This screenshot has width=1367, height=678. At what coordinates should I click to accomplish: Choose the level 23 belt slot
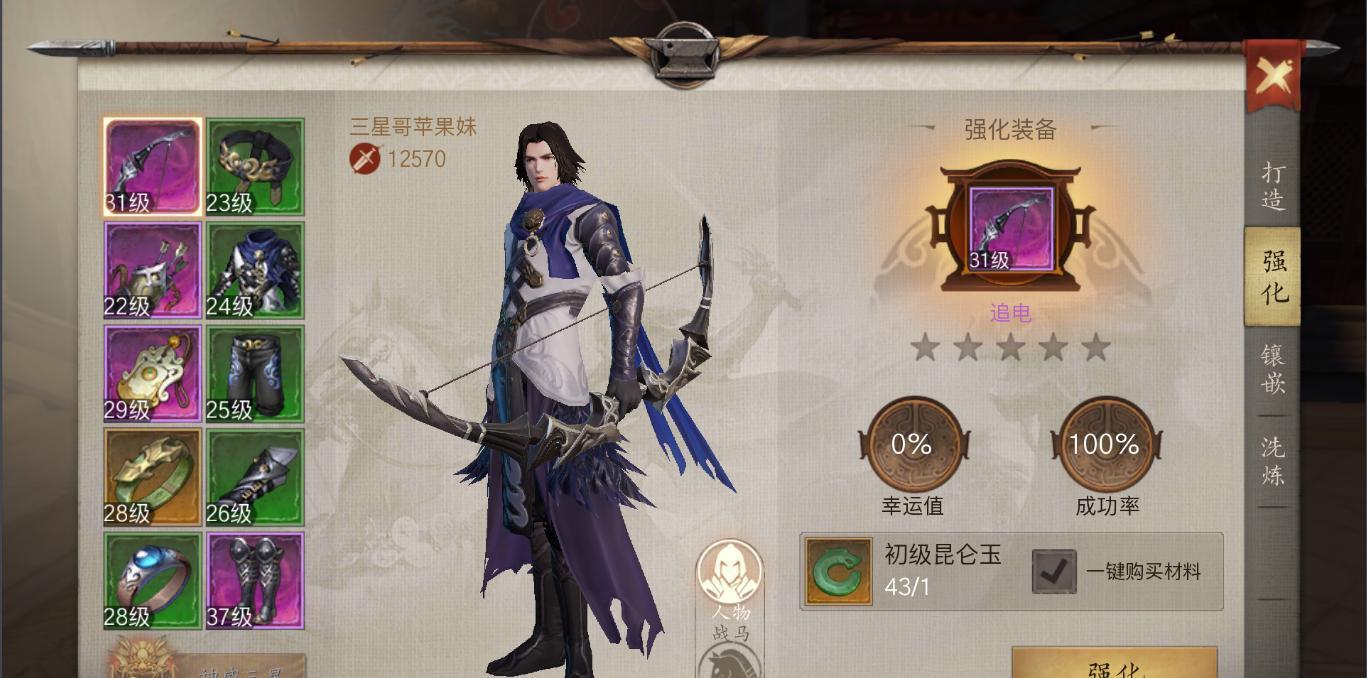pyautogui.click(x=255, y=167)
